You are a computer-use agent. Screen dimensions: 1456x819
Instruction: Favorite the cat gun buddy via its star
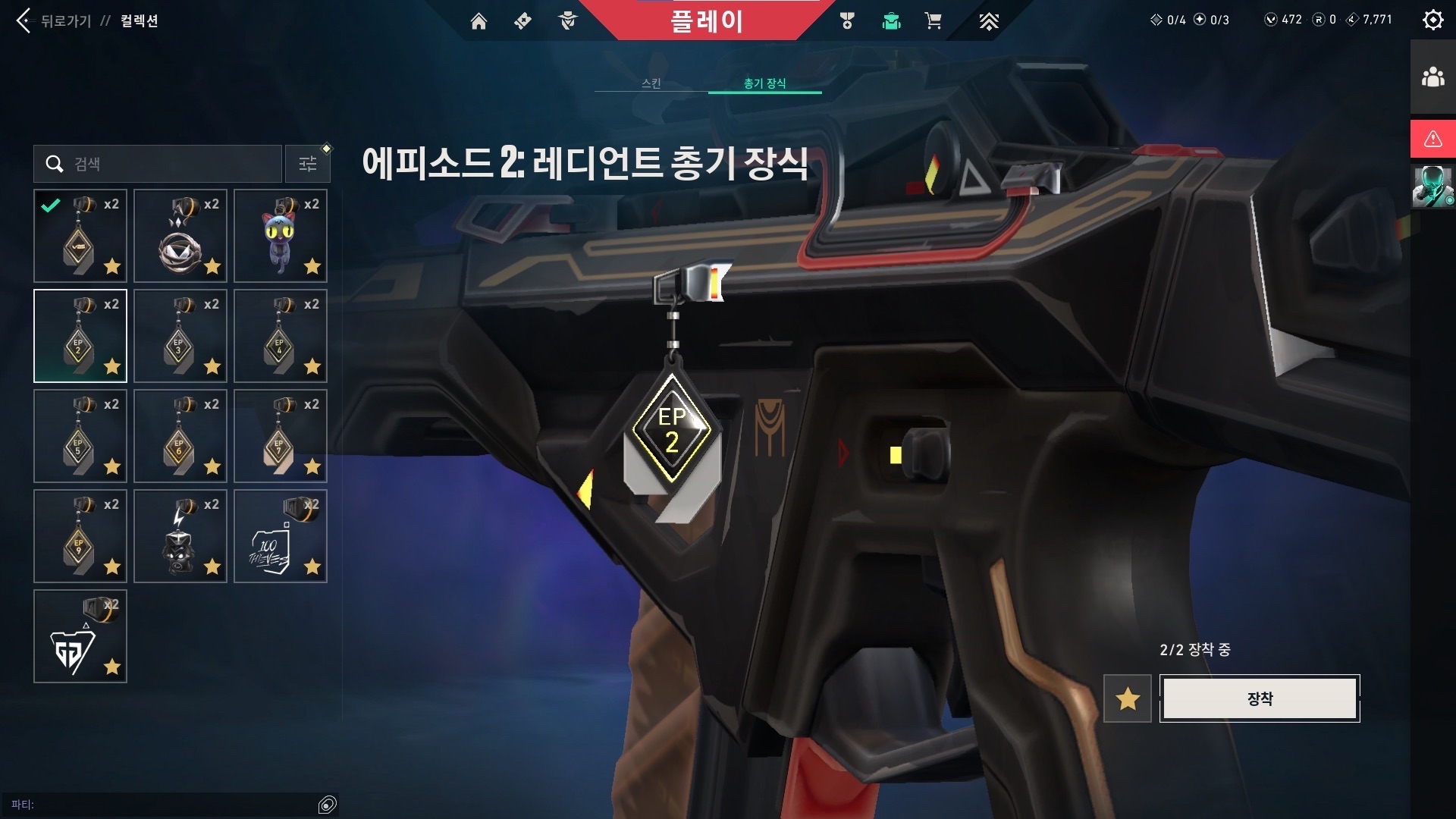pyautogui.click(x=312, y=267)
